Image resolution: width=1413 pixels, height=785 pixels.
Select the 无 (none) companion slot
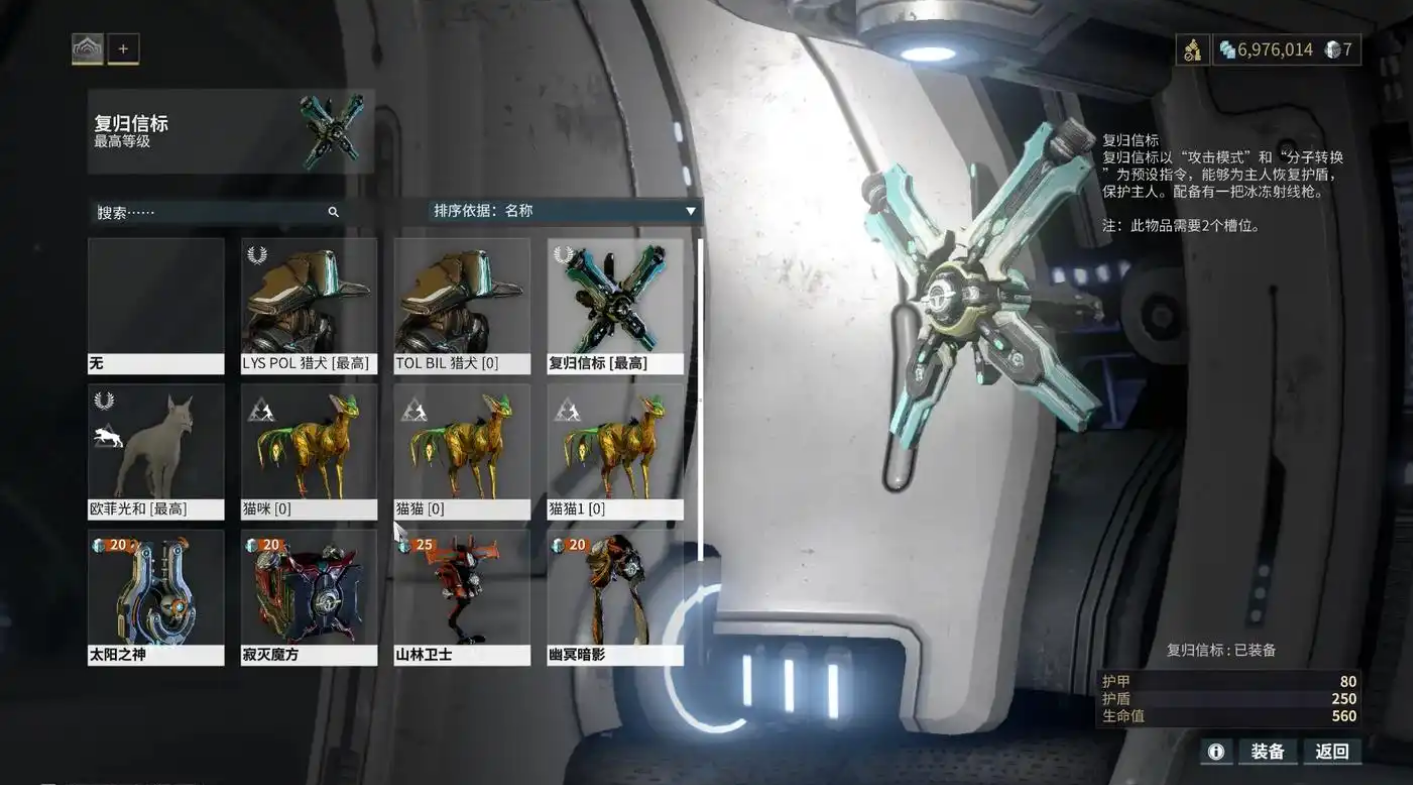pyautogui.click(x=156, y=306)
